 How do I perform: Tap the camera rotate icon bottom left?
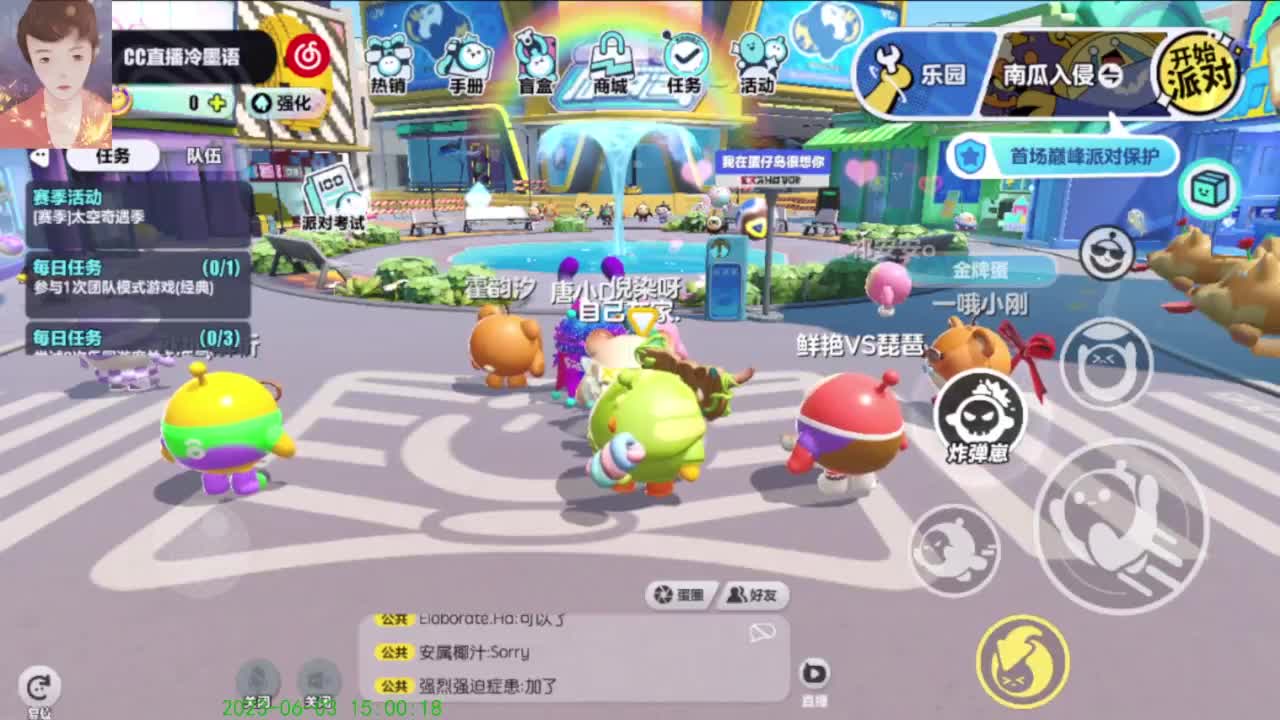[x=37, y=685]
